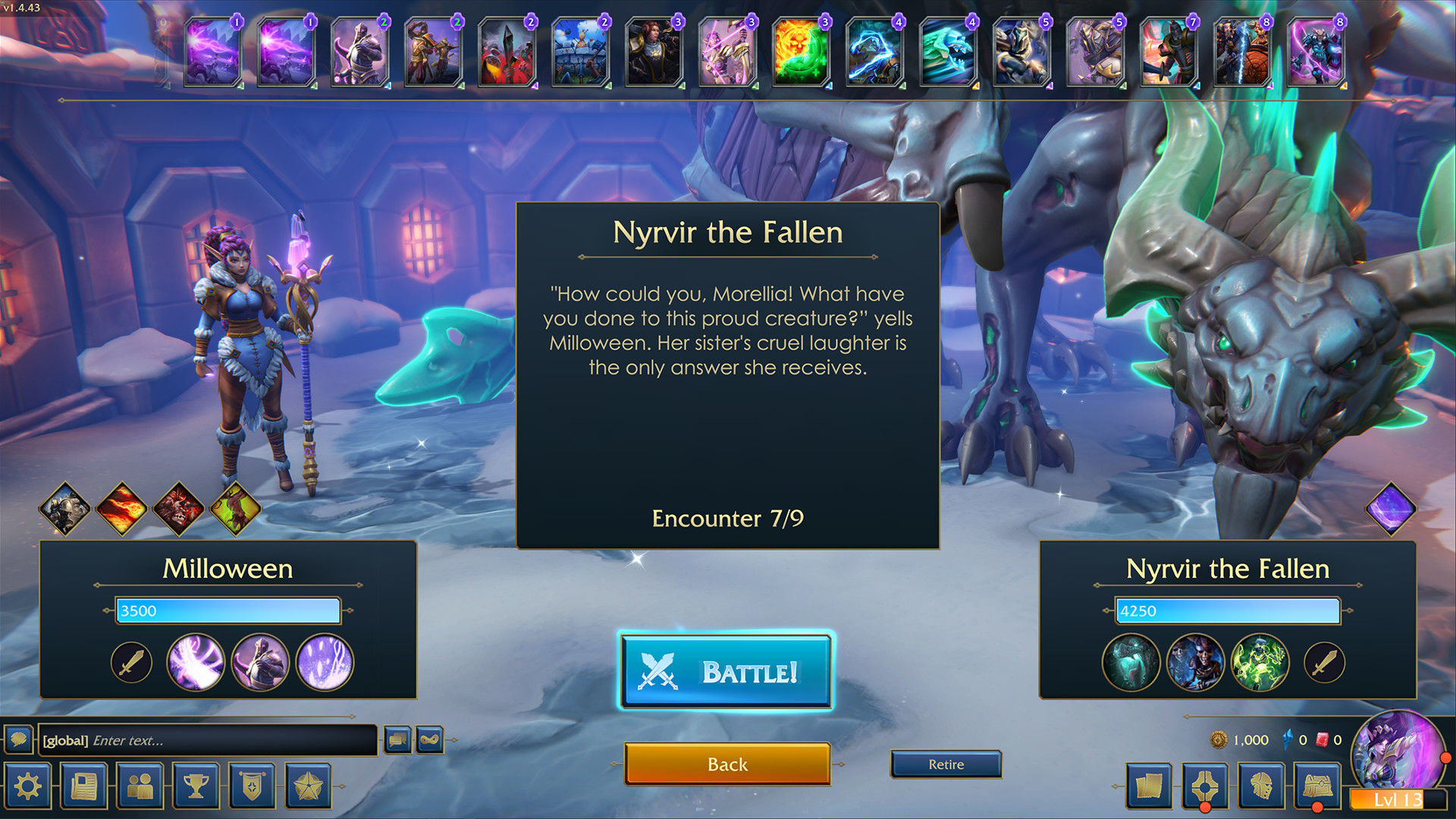Image resolution: width=1456 pixels, height=819 pixels.
Task: Retire from the current run
Action: point(946,764)
